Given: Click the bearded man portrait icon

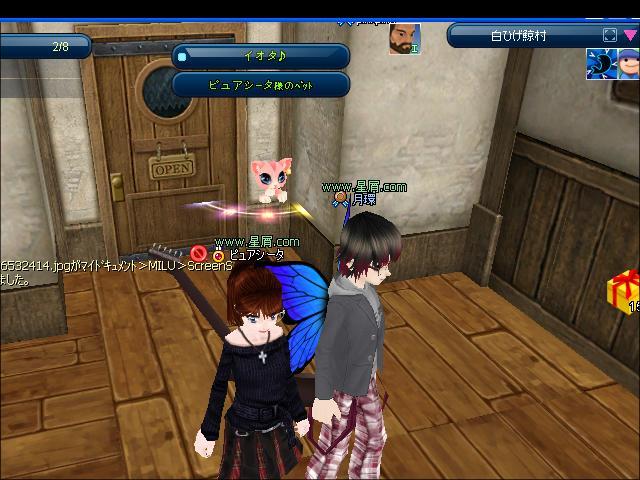Looking at the screenshot, I should pyautogui.click(x=404, y=39).
